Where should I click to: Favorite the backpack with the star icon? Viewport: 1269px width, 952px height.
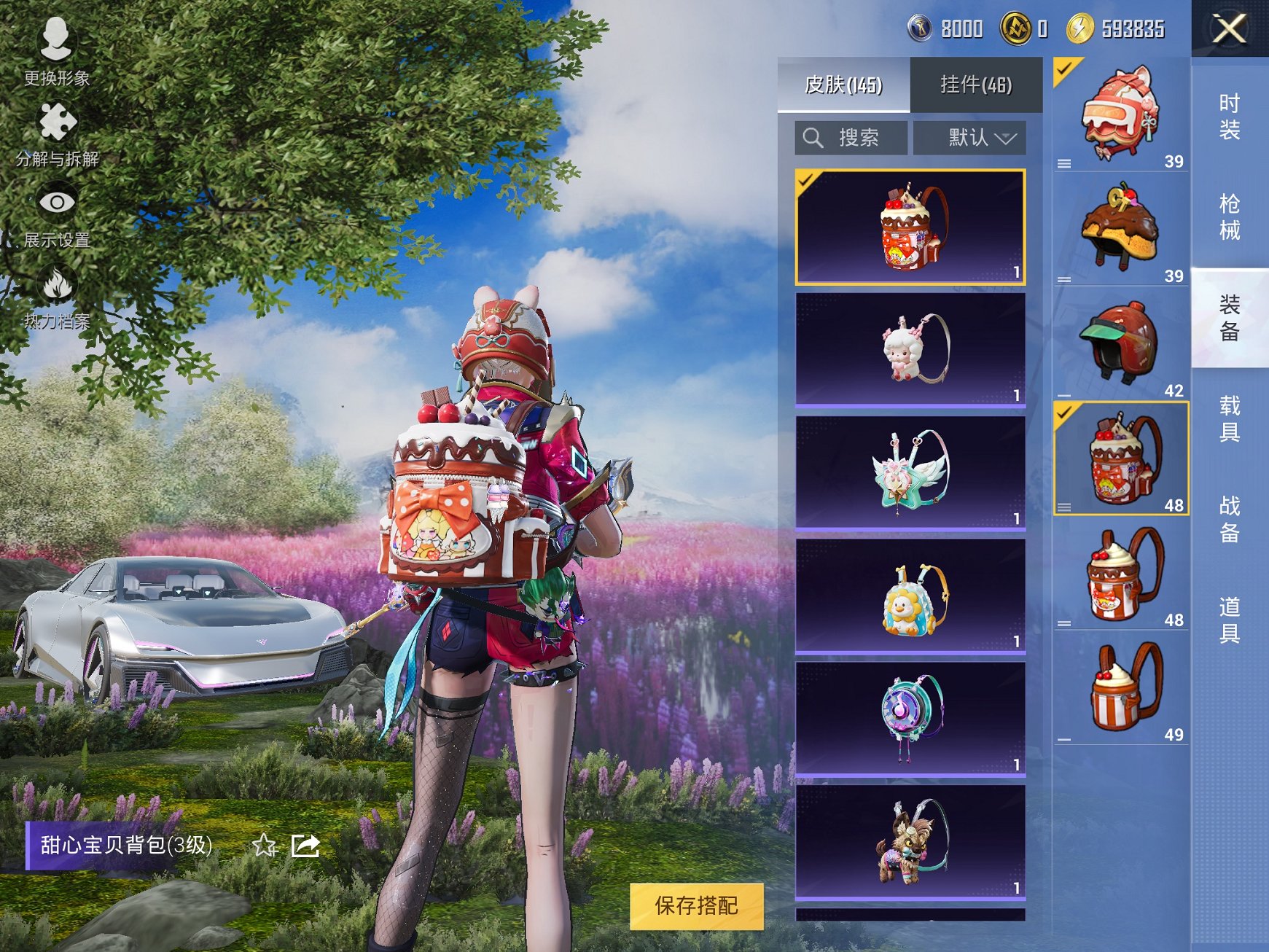[265, 846]
